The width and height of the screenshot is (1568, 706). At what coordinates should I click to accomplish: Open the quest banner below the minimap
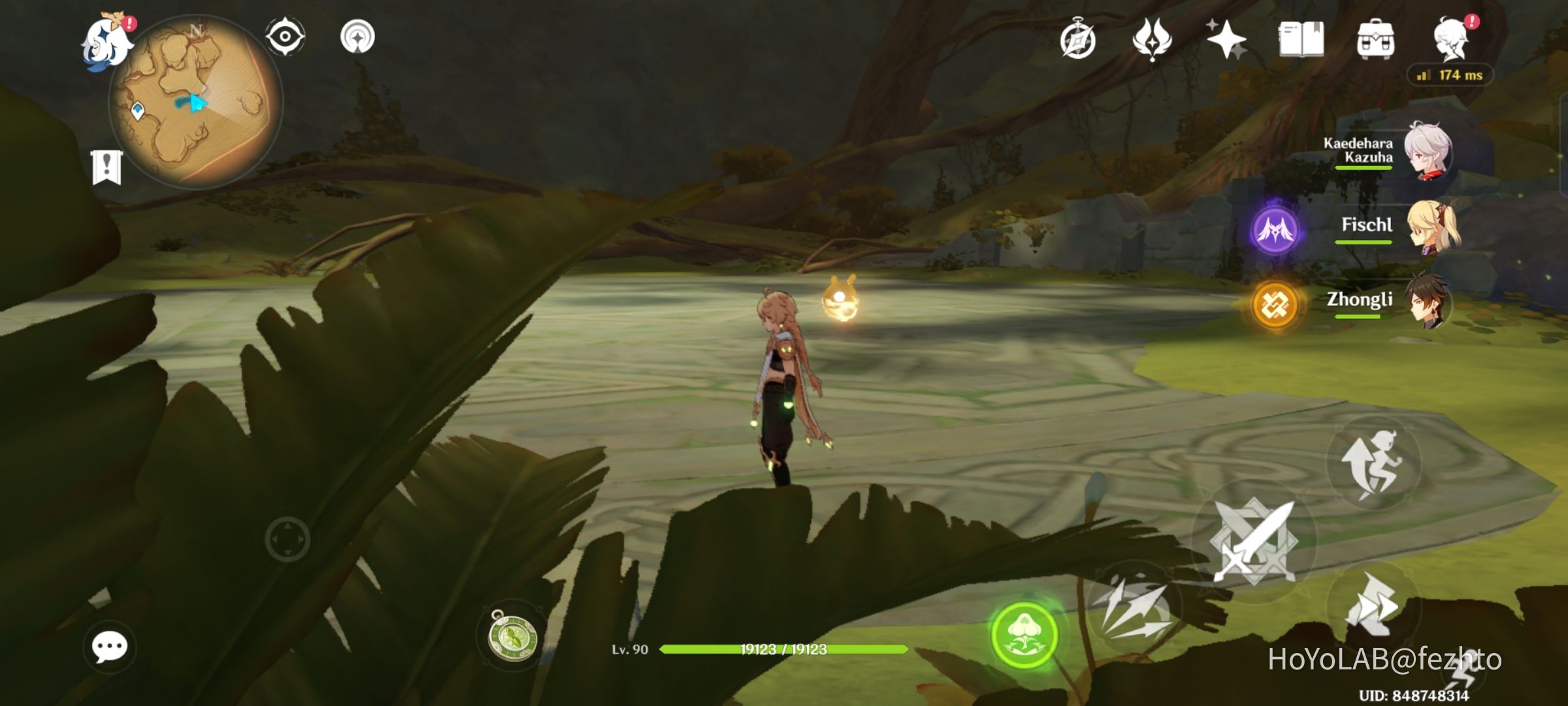(106, 165)
